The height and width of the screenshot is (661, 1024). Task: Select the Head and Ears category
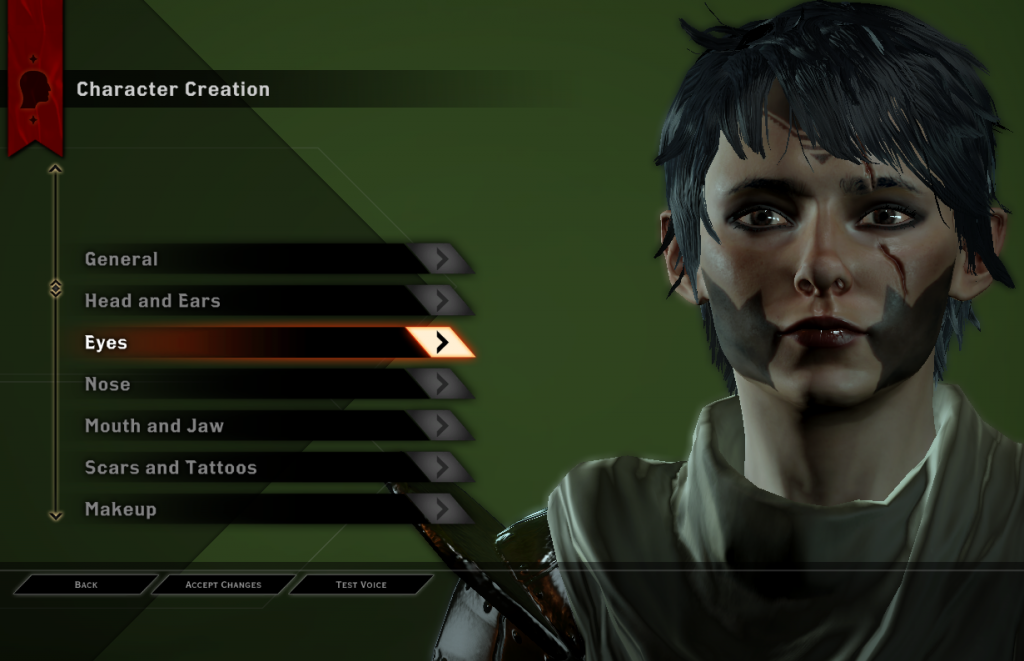coord(270,301)
